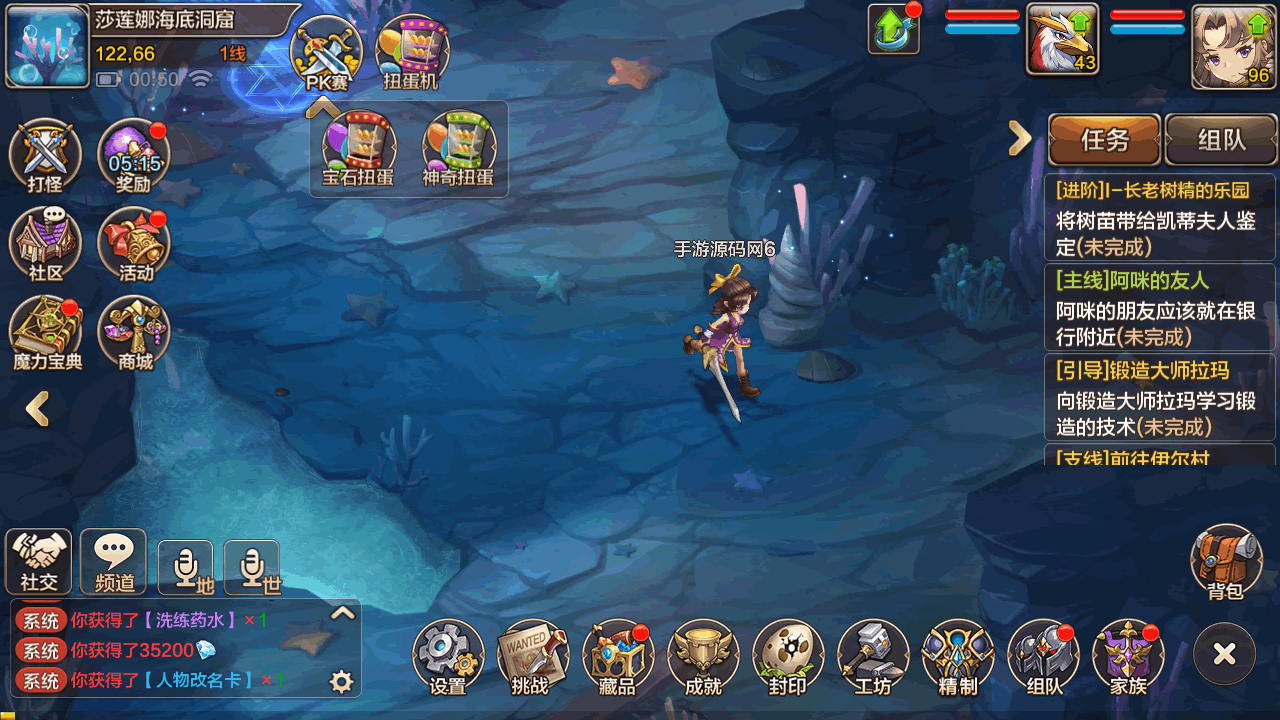The height and width of the screenshot is (720, 1280).
Task: Select the 任务 quest tab
Action: (1105, 140)
